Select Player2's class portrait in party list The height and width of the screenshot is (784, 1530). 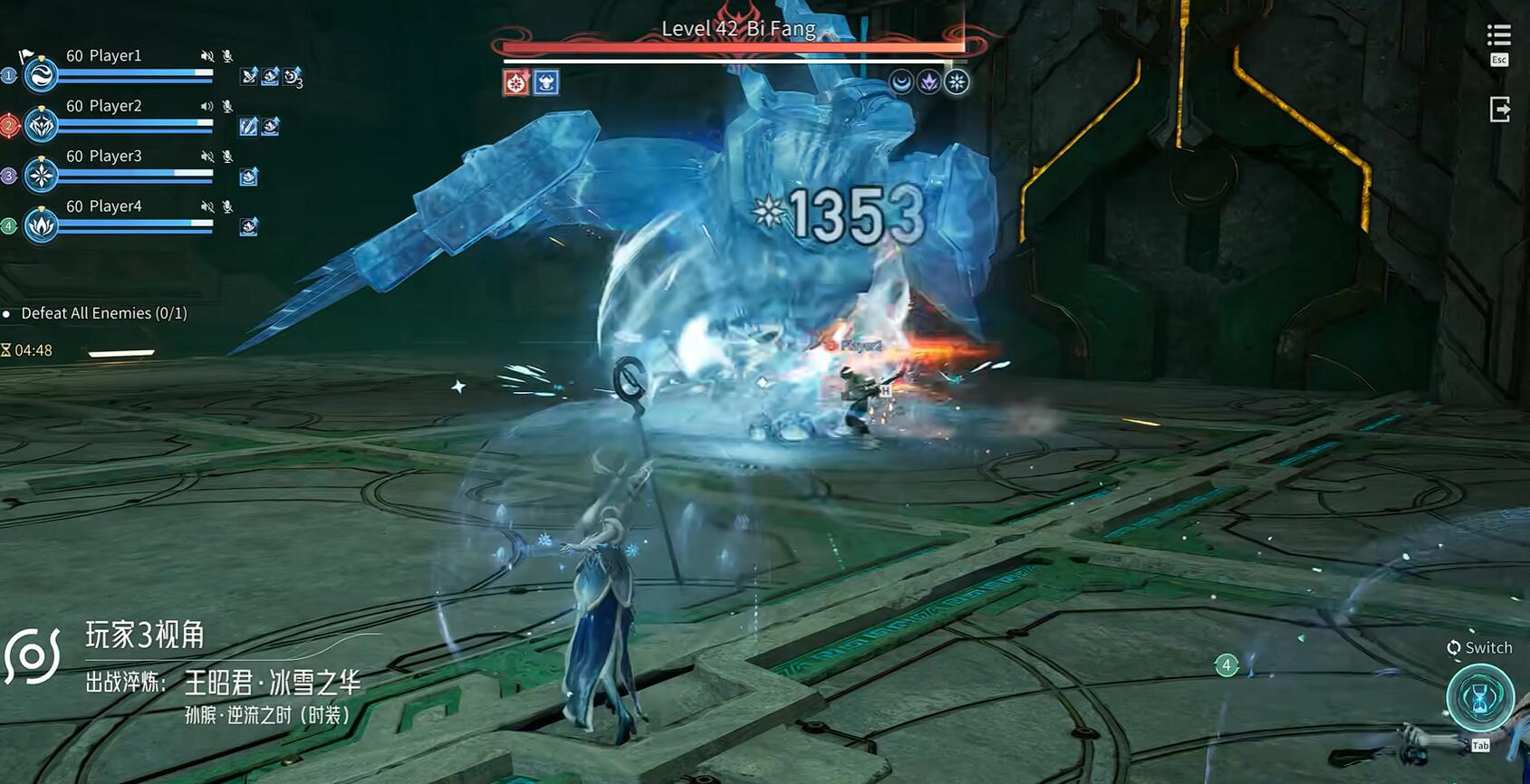[41, 125]
